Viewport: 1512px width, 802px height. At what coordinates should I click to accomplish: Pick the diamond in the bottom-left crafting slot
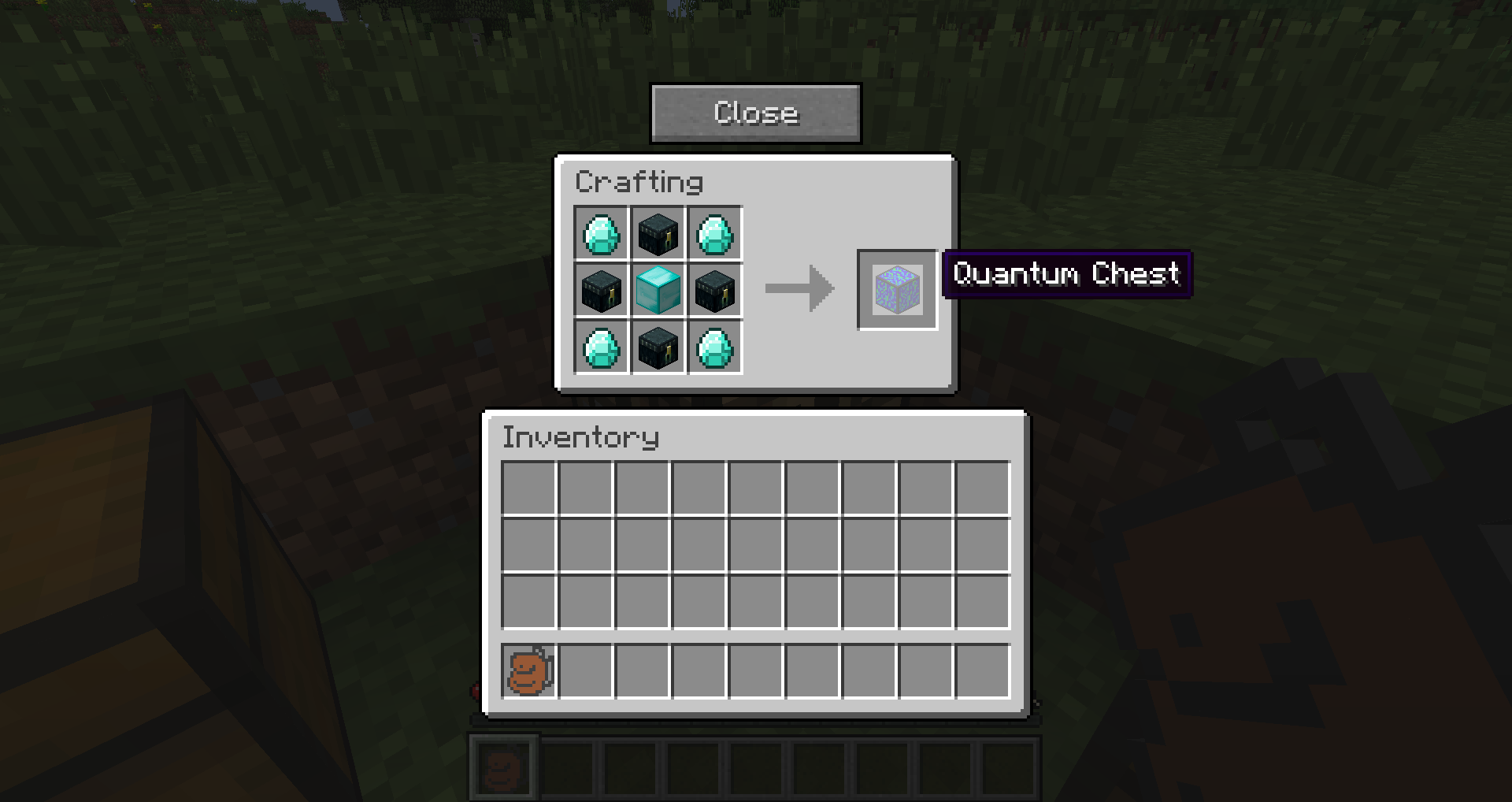tap(602, 348)
